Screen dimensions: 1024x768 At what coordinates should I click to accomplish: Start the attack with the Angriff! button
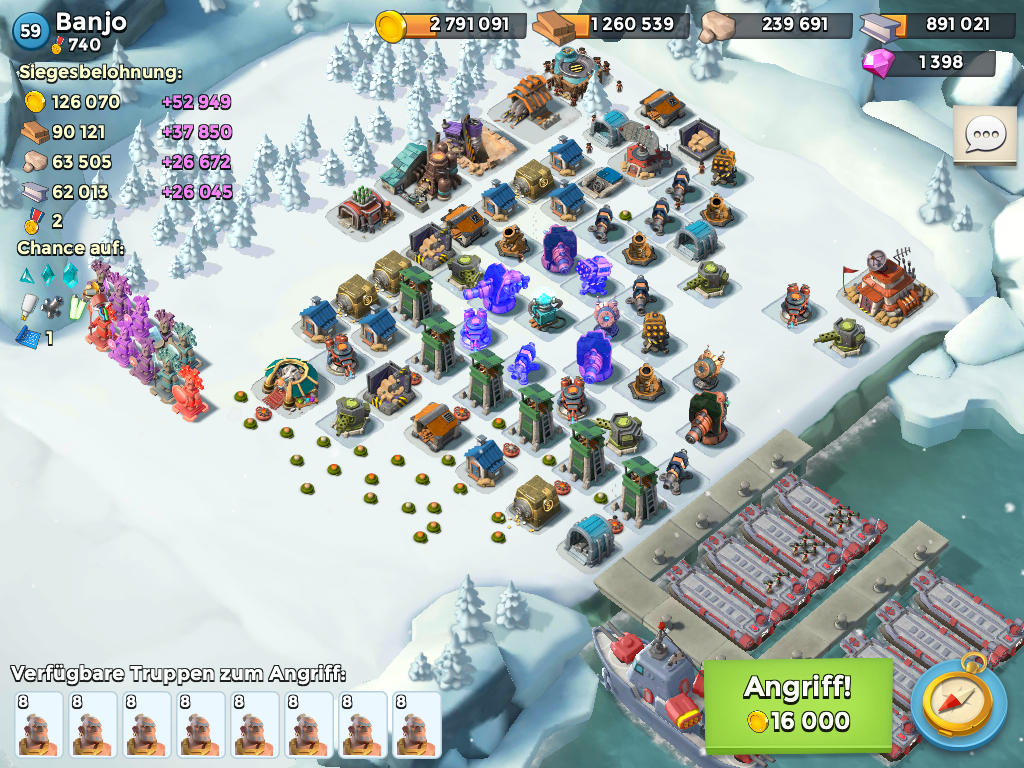click(798, 705)
